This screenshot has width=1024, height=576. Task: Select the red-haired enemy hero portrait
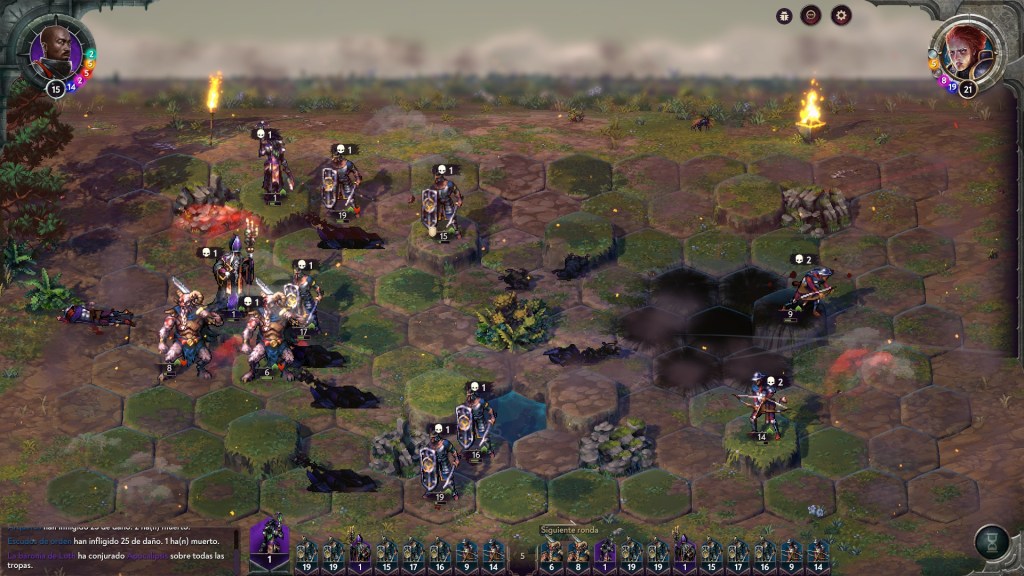coord(967,52)
